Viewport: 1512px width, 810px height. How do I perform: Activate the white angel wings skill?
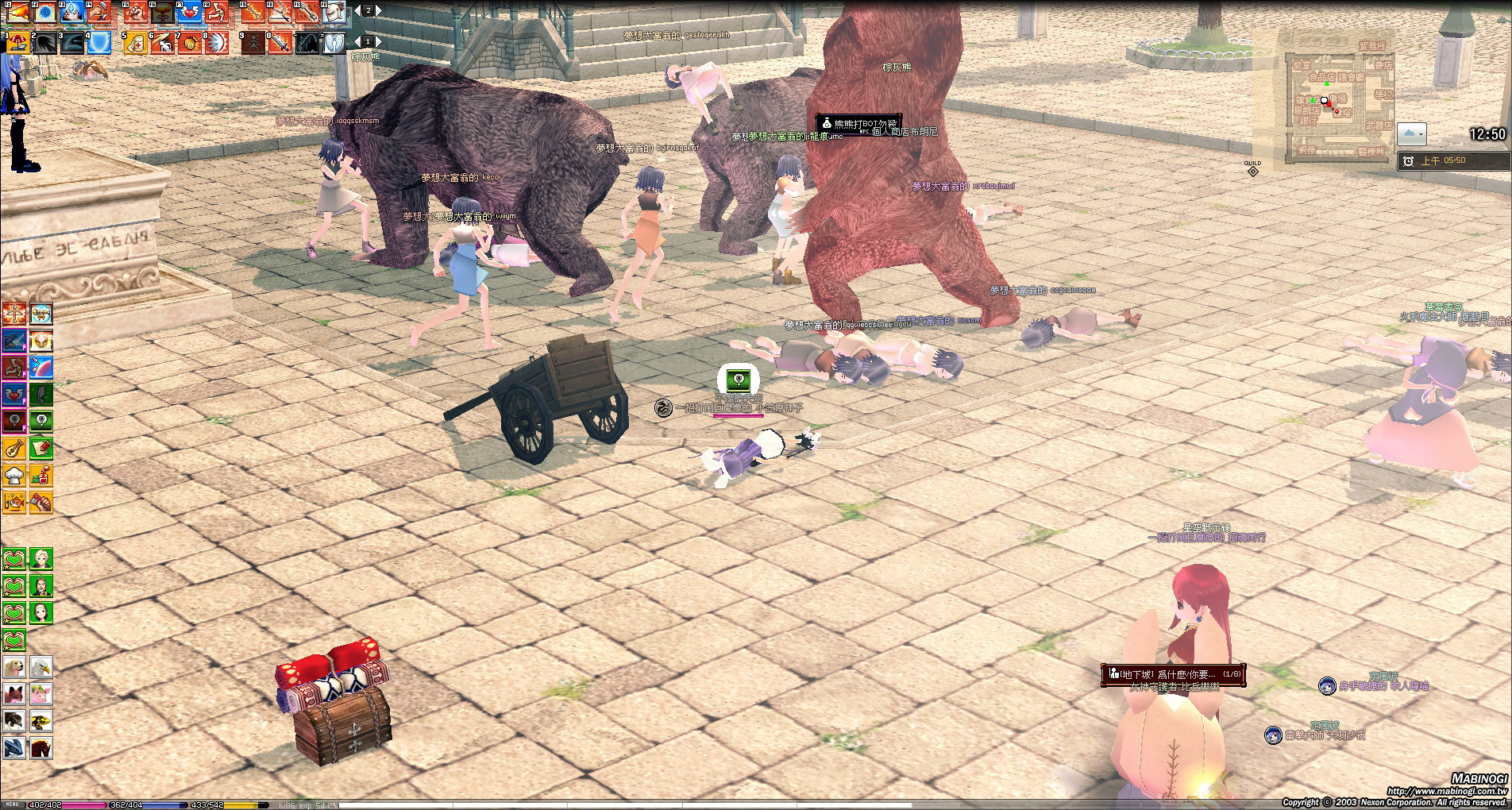pos(334,42)
